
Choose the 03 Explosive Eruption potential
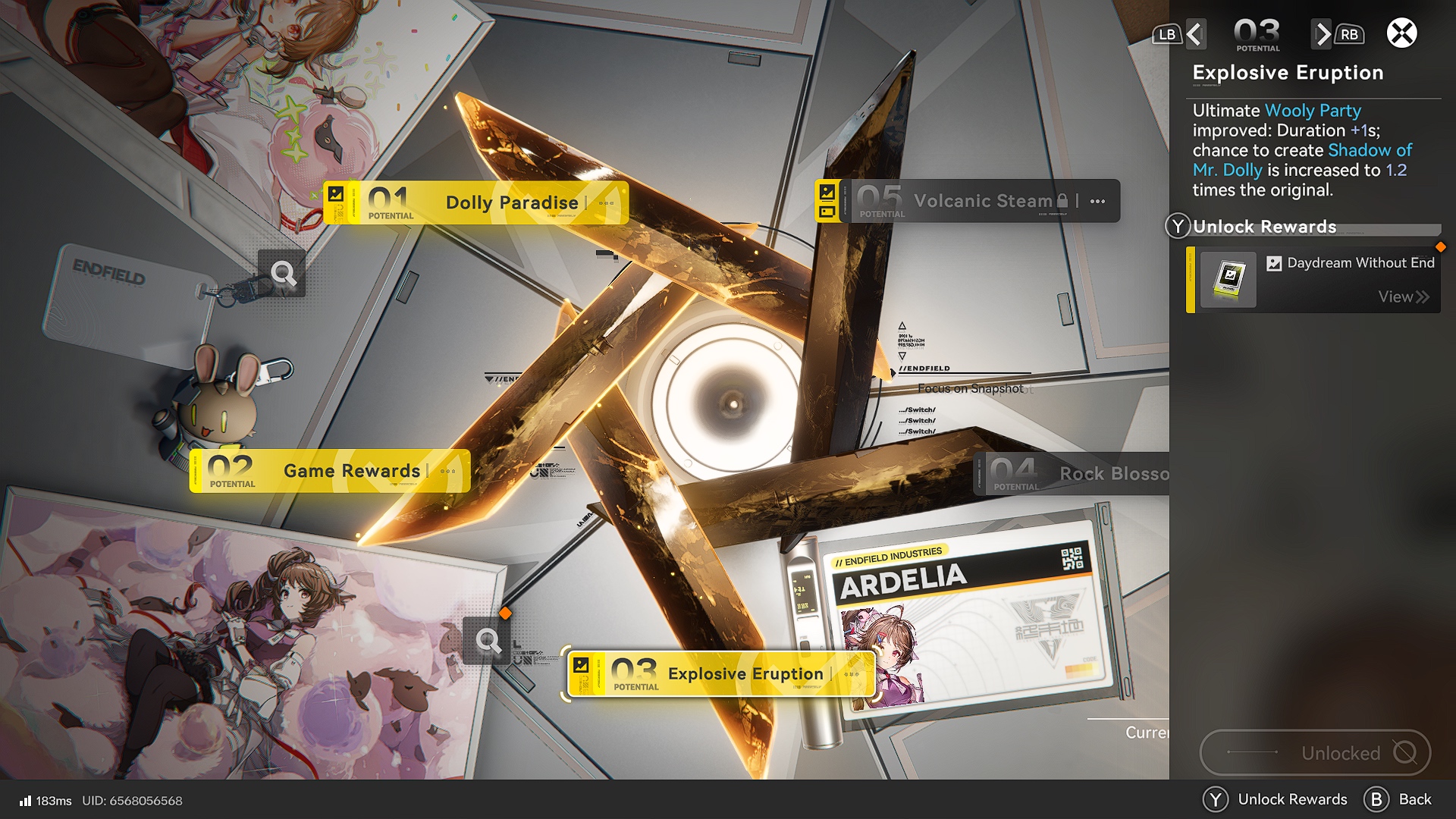[720, 673]
